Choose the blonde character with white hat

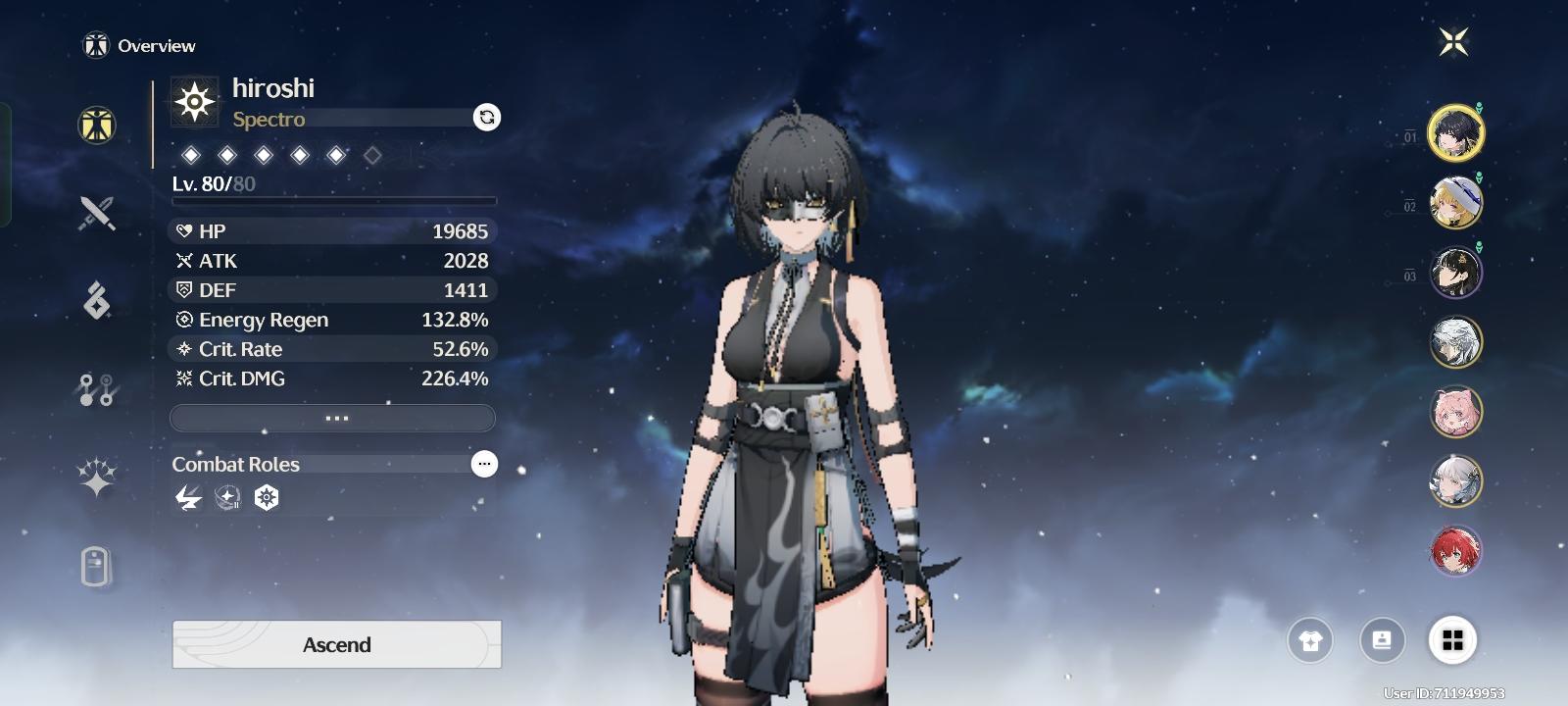(x=1455, y=203)
